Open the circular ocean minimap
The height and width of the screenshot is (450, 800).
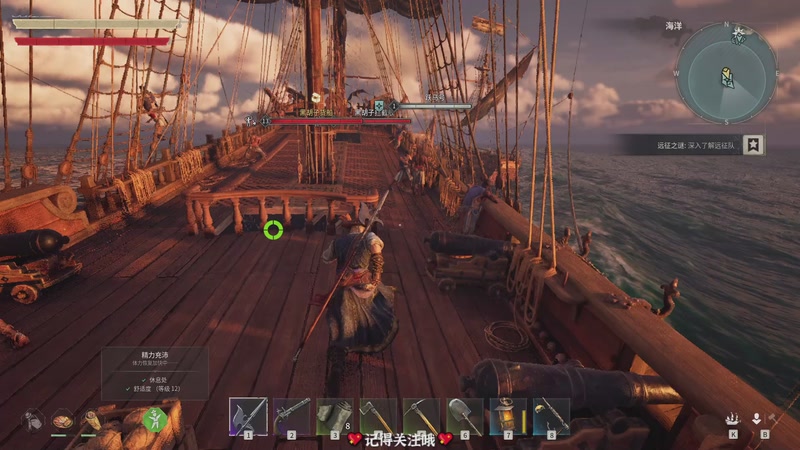tap(726, 74)
